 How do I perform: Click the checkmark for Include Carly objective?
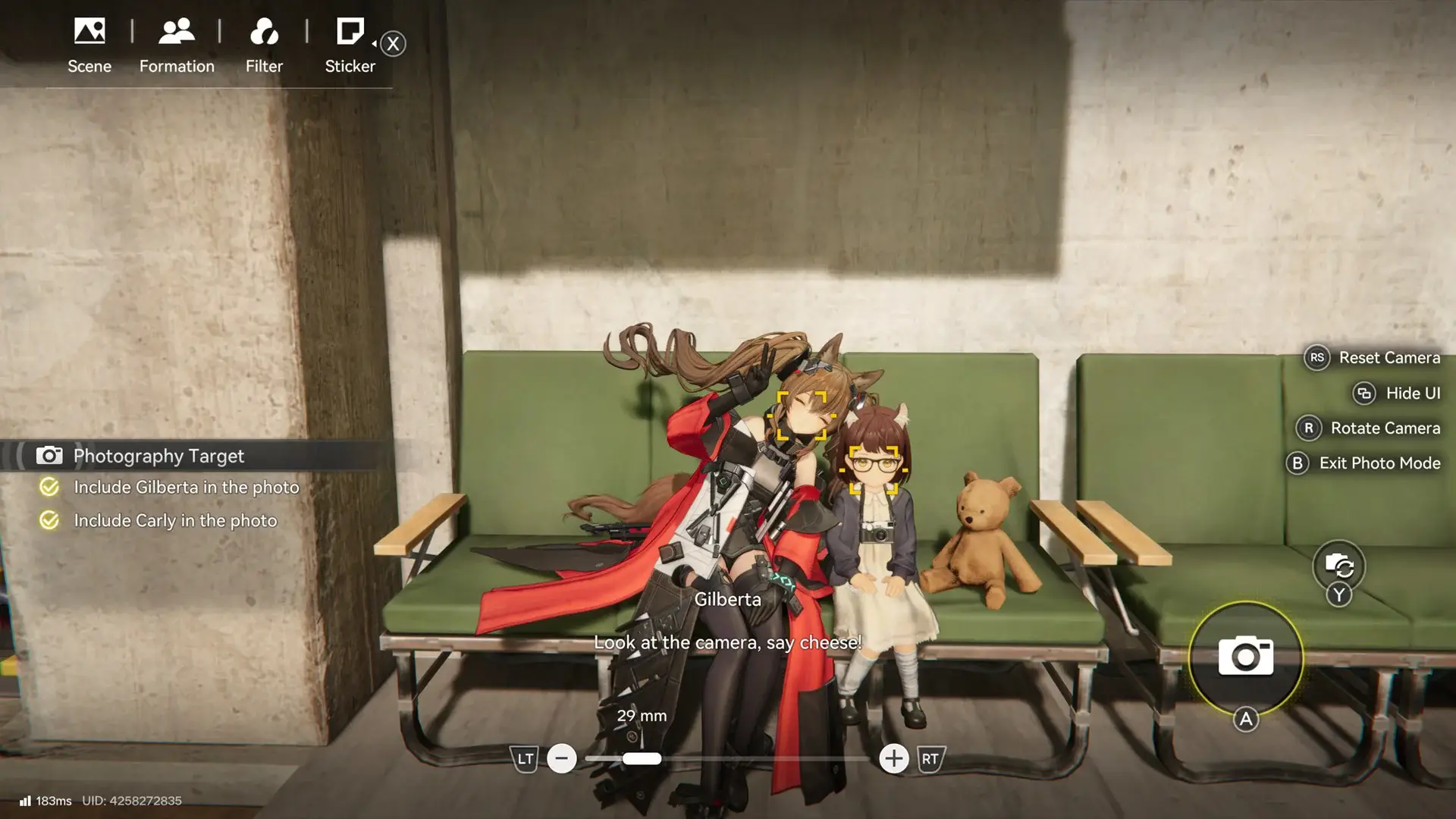point(49,521)
